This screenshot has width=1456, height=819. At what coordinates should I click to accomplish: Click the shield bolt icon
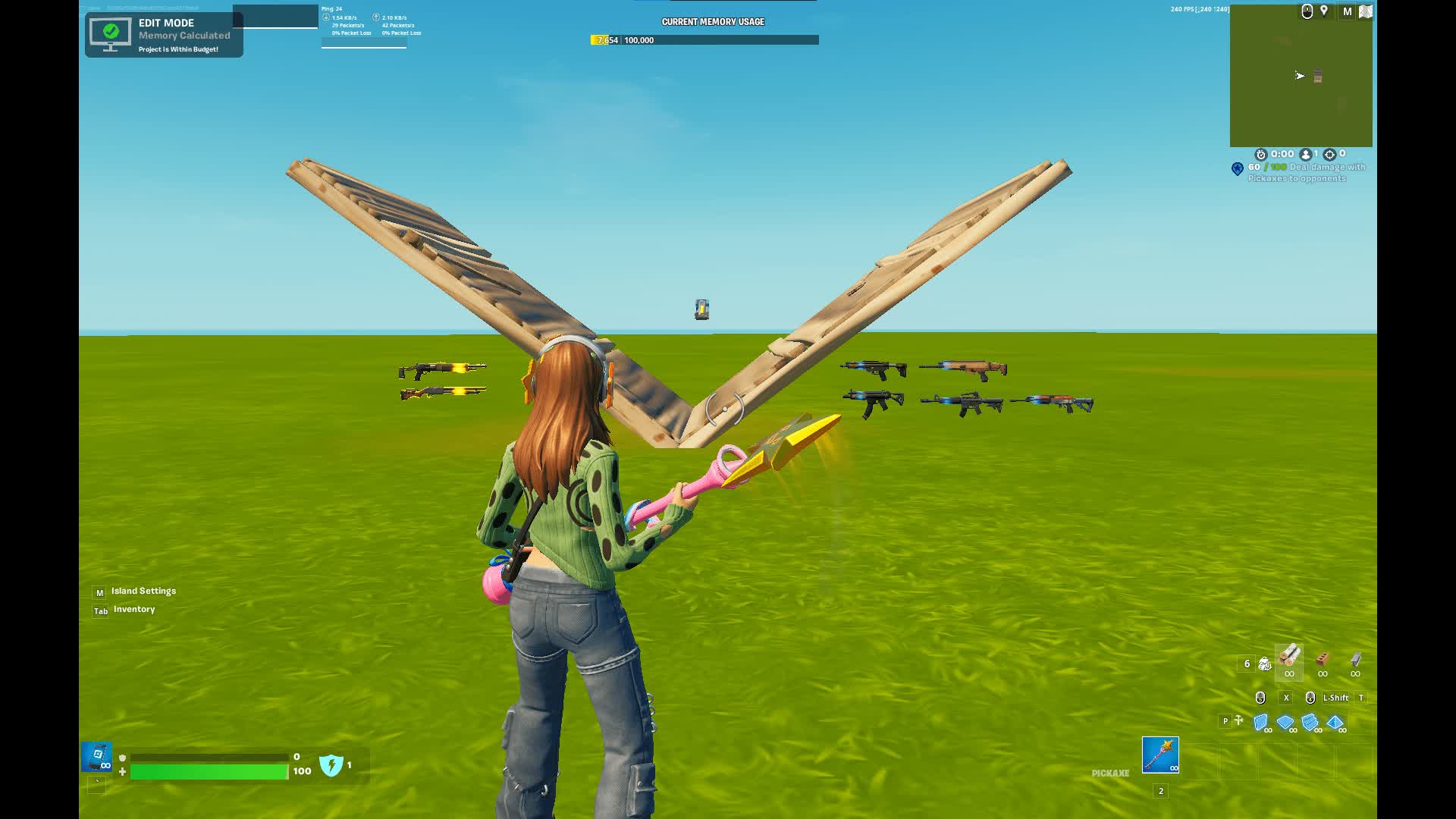click(331, 765)
